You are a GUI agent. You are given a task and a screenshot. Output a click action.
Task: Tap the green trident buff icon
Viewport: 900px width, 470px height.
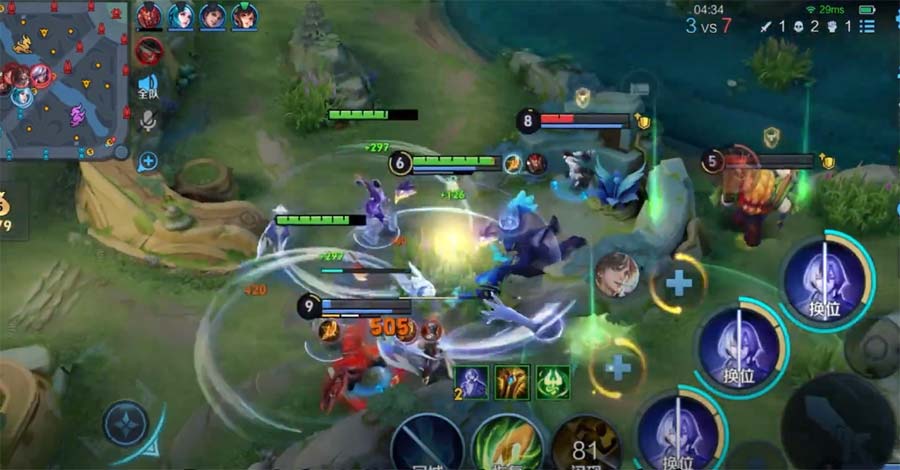coord(552,382)
